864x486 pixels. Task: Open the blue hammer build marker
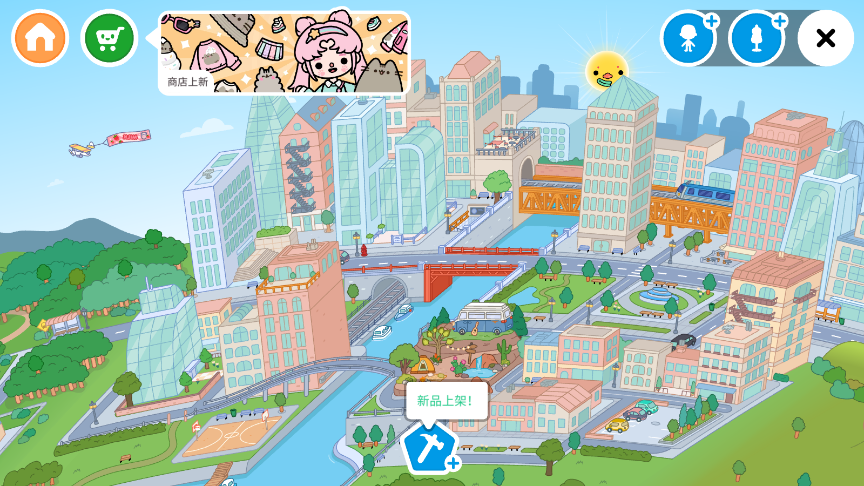point(429,447)
